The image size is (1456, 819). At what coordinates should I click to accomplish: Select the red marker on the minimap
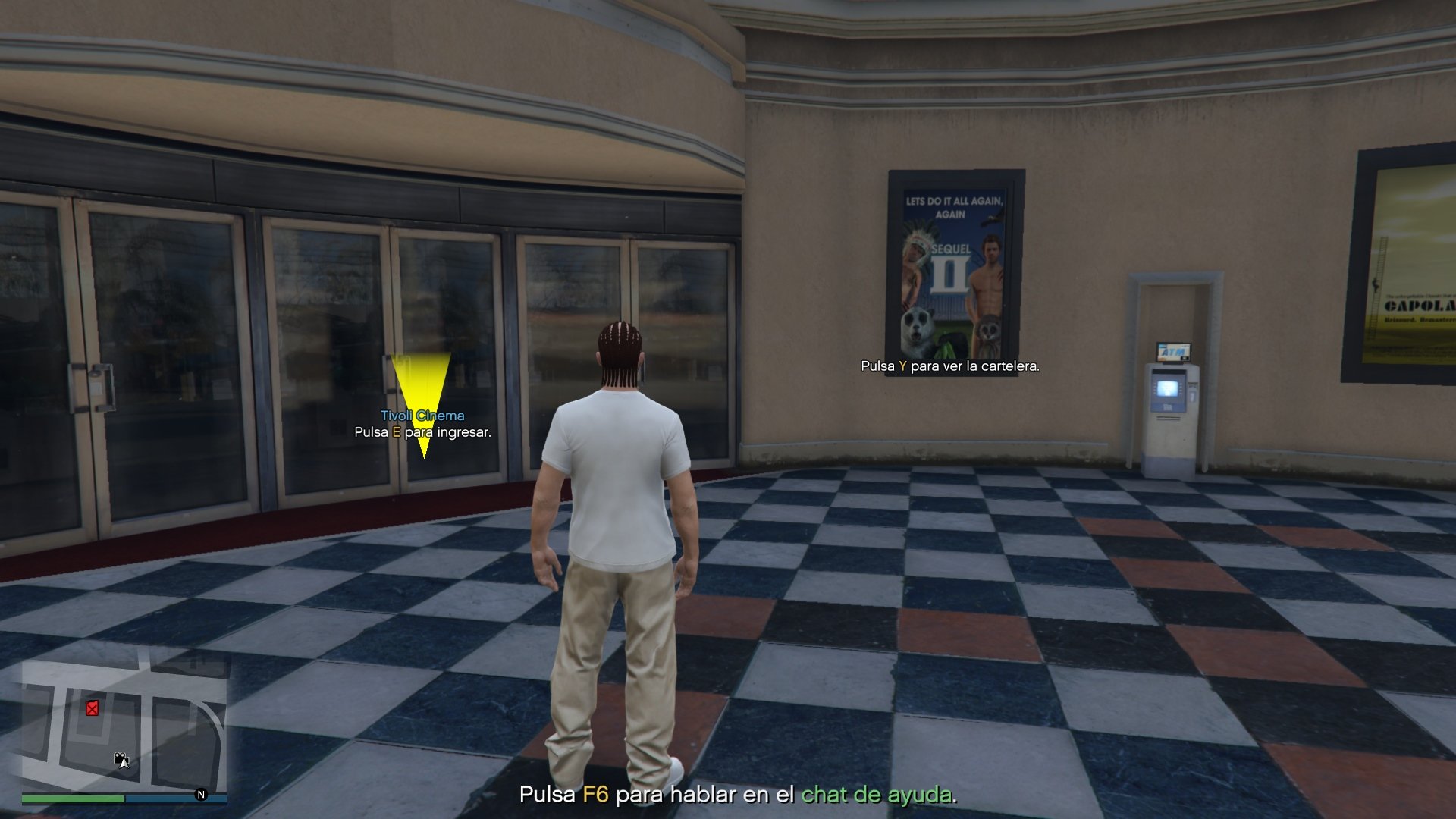[x=92, y=708]
